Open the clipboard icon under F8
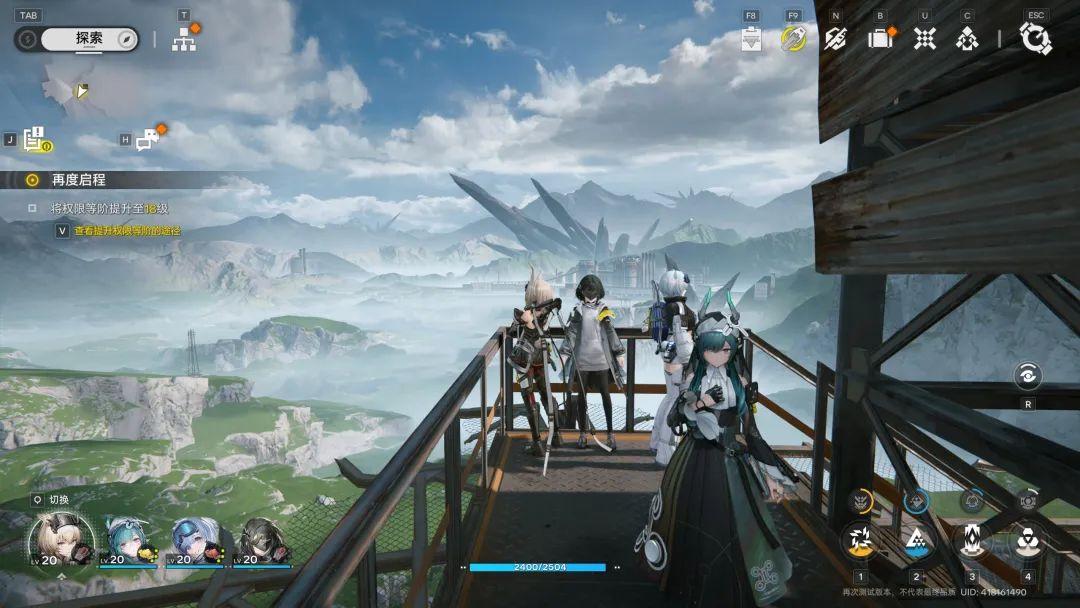1080x608 pixels. [752, 39]
